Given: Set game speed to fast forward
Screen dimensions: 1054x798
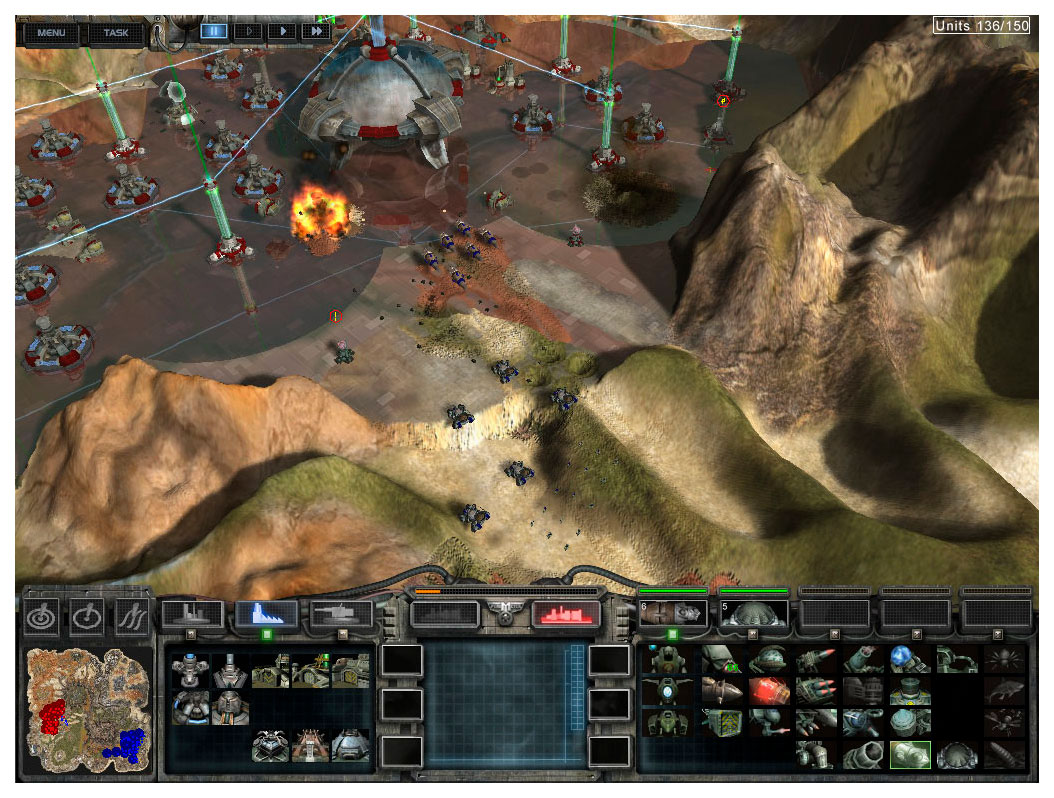Looking at the screenshot, I should pos(316,31).
